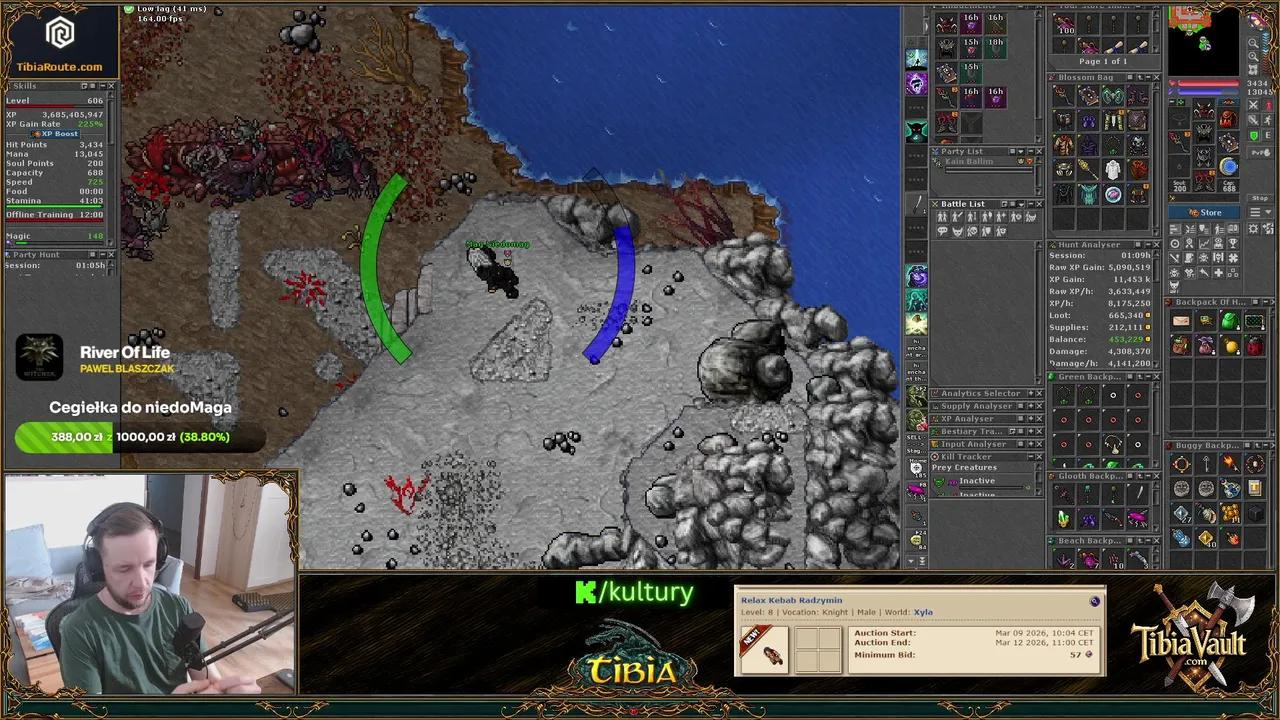Expand the Party List dropdown arrow

(1021, 151)
